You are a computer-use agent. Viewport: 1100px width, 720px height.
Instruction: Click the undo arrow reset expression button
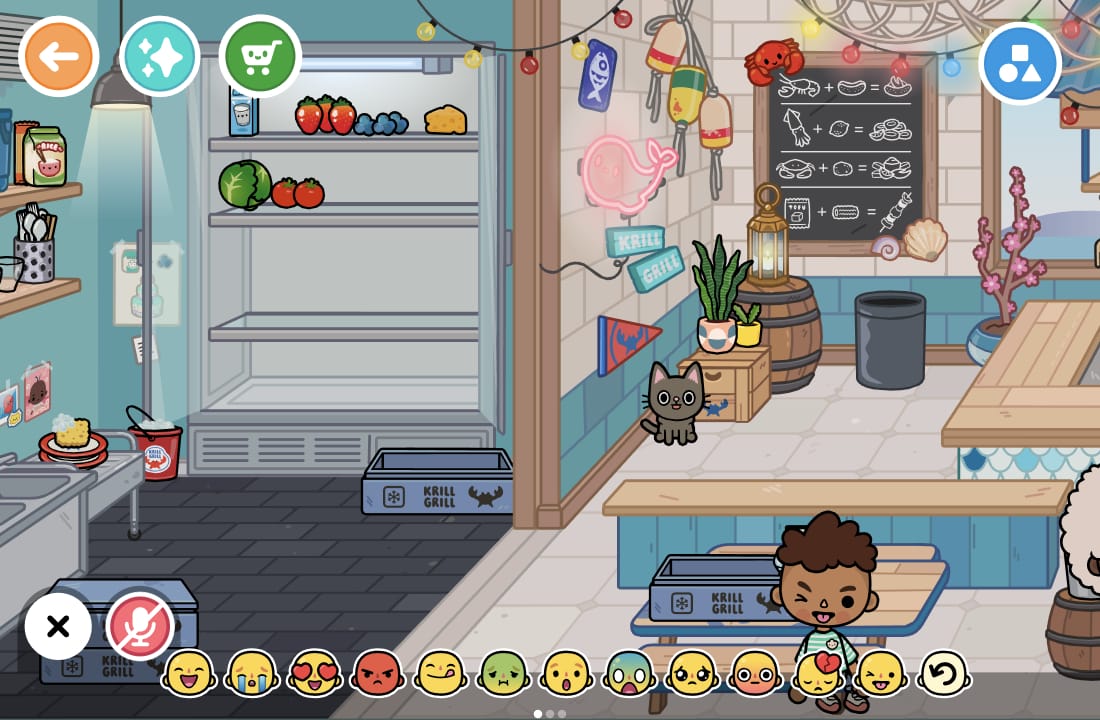pos(944,674)
